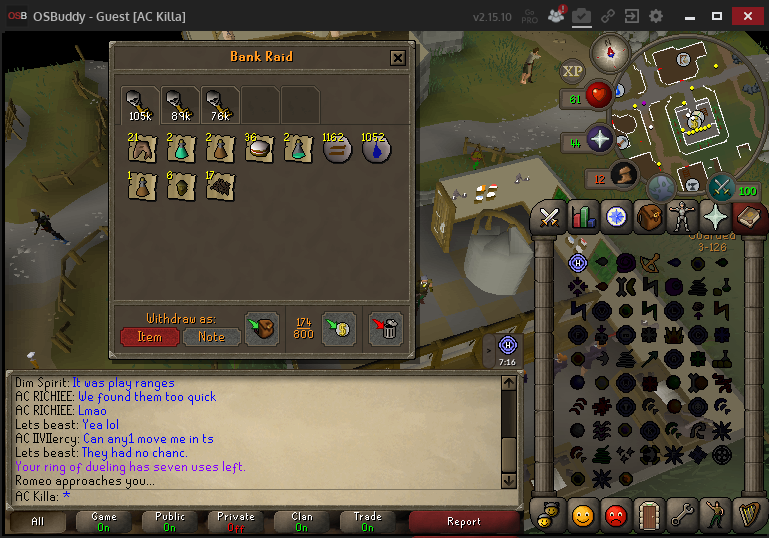Image resolution: width=769 pixels, height=538 pixels.
Task: Set withdraw mode to Note
Action: pyautogui.click(x=211, y=337)
